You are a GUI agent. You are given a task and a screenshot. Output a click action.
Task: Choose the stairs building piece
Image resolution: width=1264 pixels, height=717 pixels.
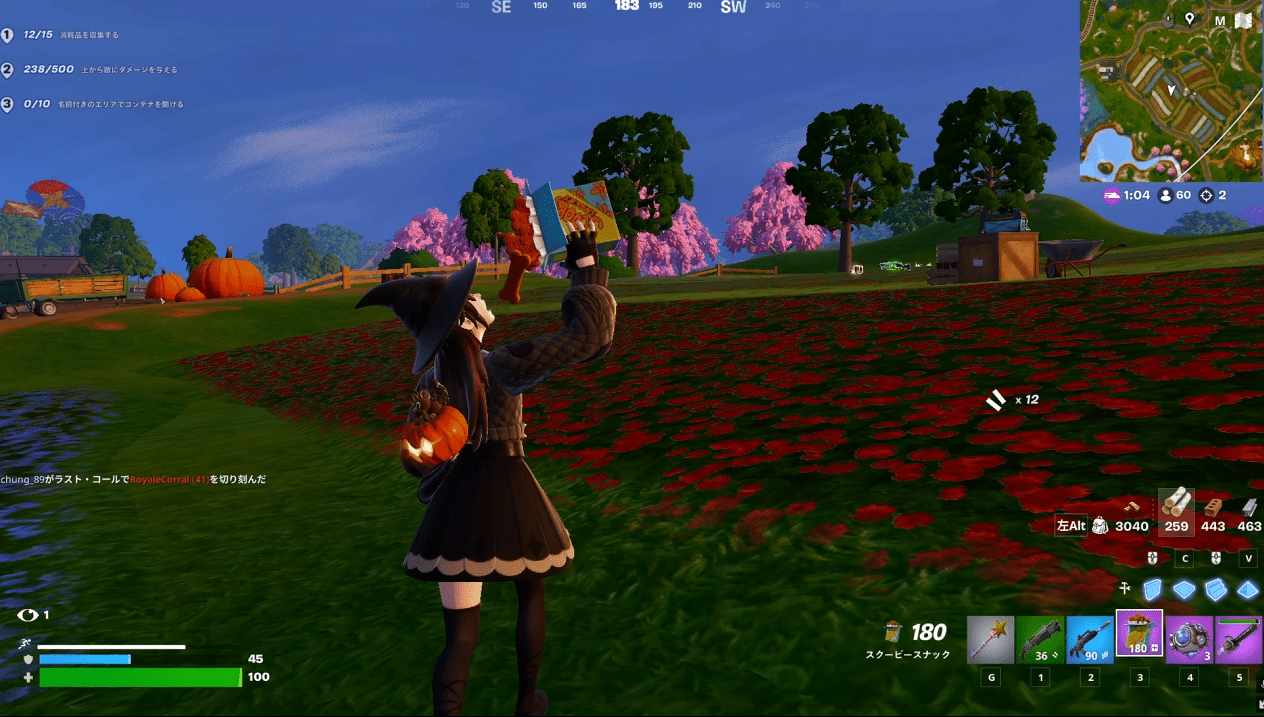pos(1216,590)
